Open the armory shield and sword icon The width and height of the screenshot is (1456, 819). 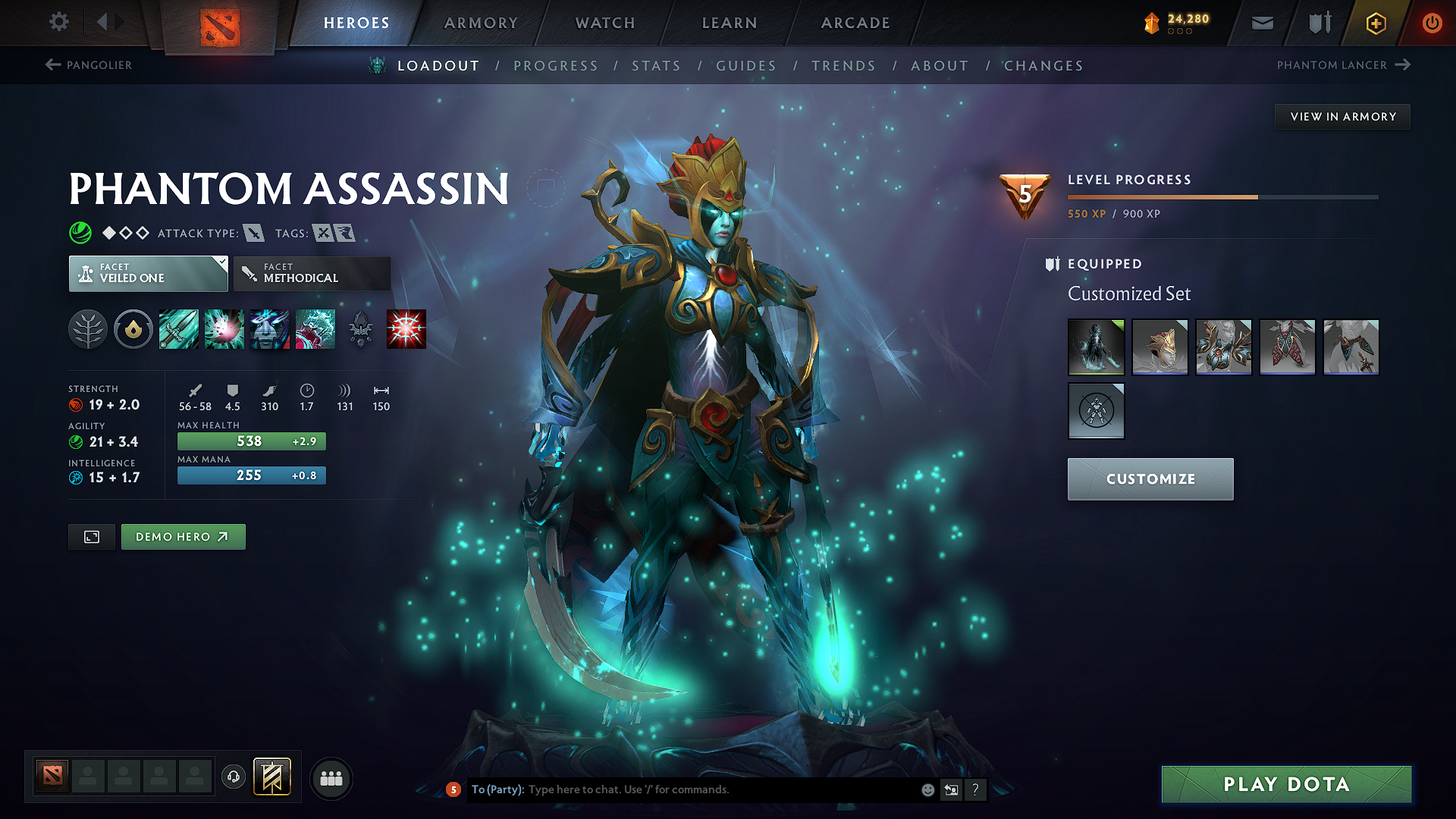pyautogui.click(x=1318, y=23)
